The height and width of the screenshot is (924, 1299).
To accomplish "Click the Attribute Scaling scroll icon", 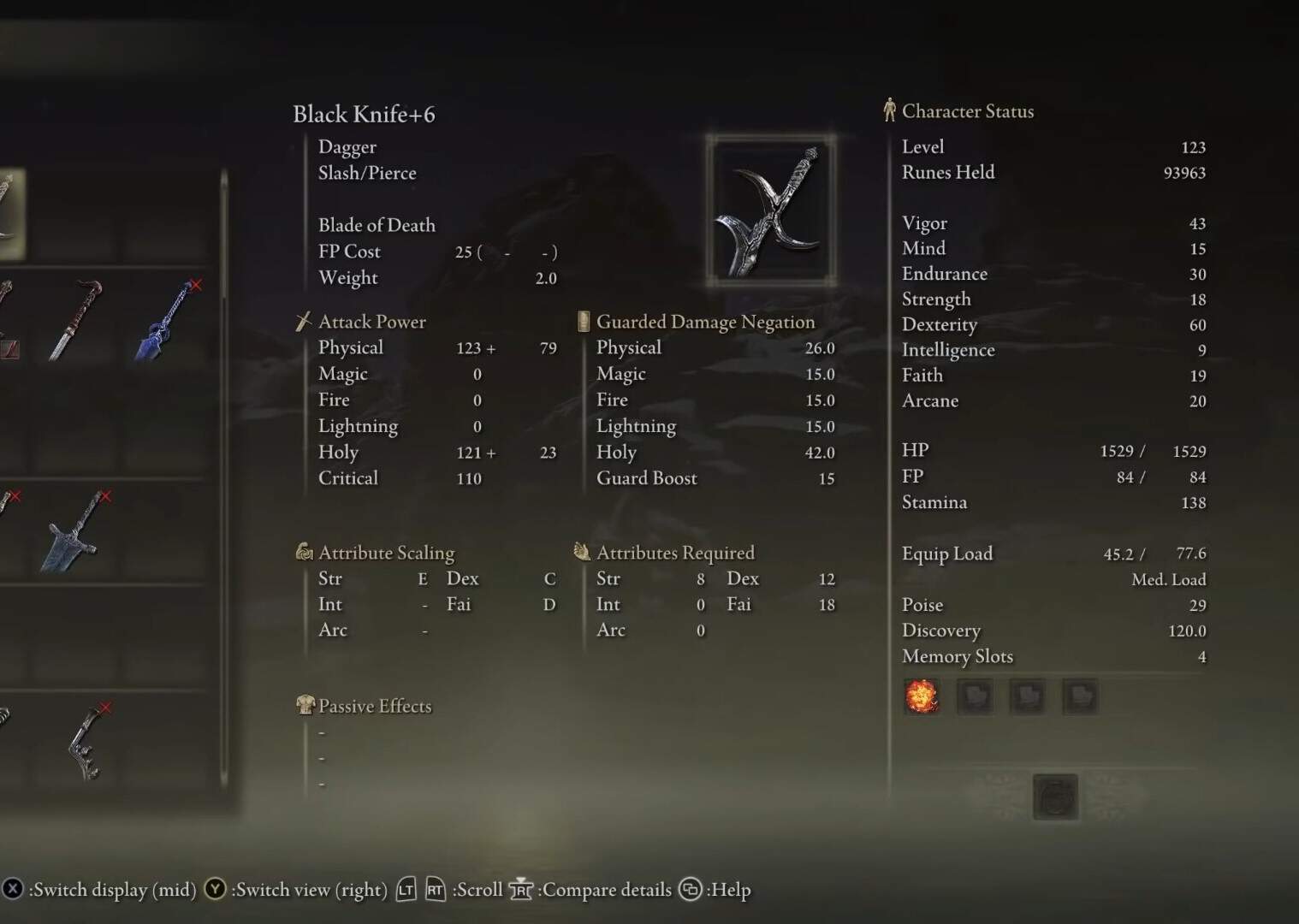I will (x=303, y=553).
